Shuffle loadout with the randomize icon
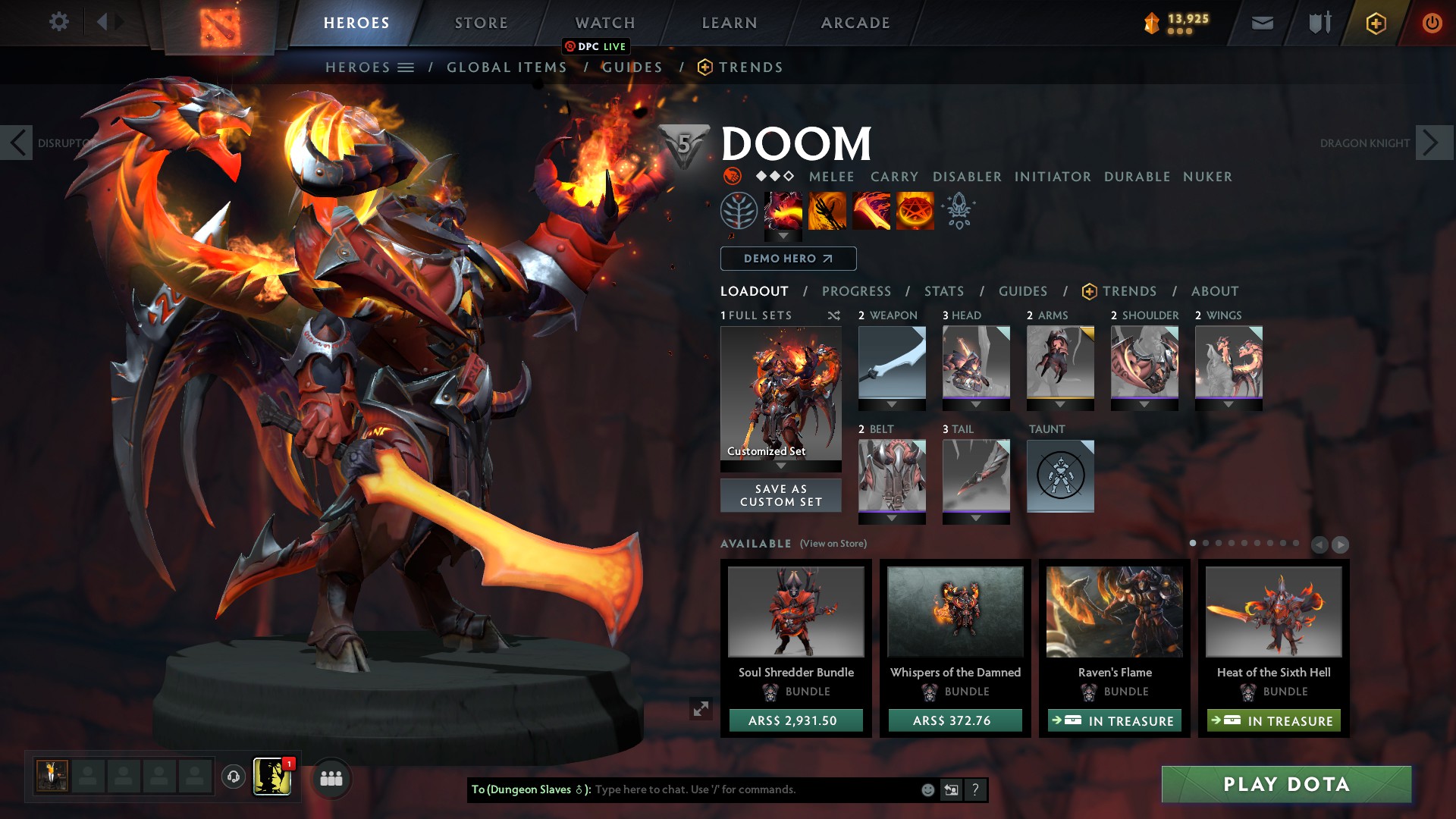Image resolution: width=1456 pixels, height=819 pixels. pyautogui.click(x=834, y=316)
